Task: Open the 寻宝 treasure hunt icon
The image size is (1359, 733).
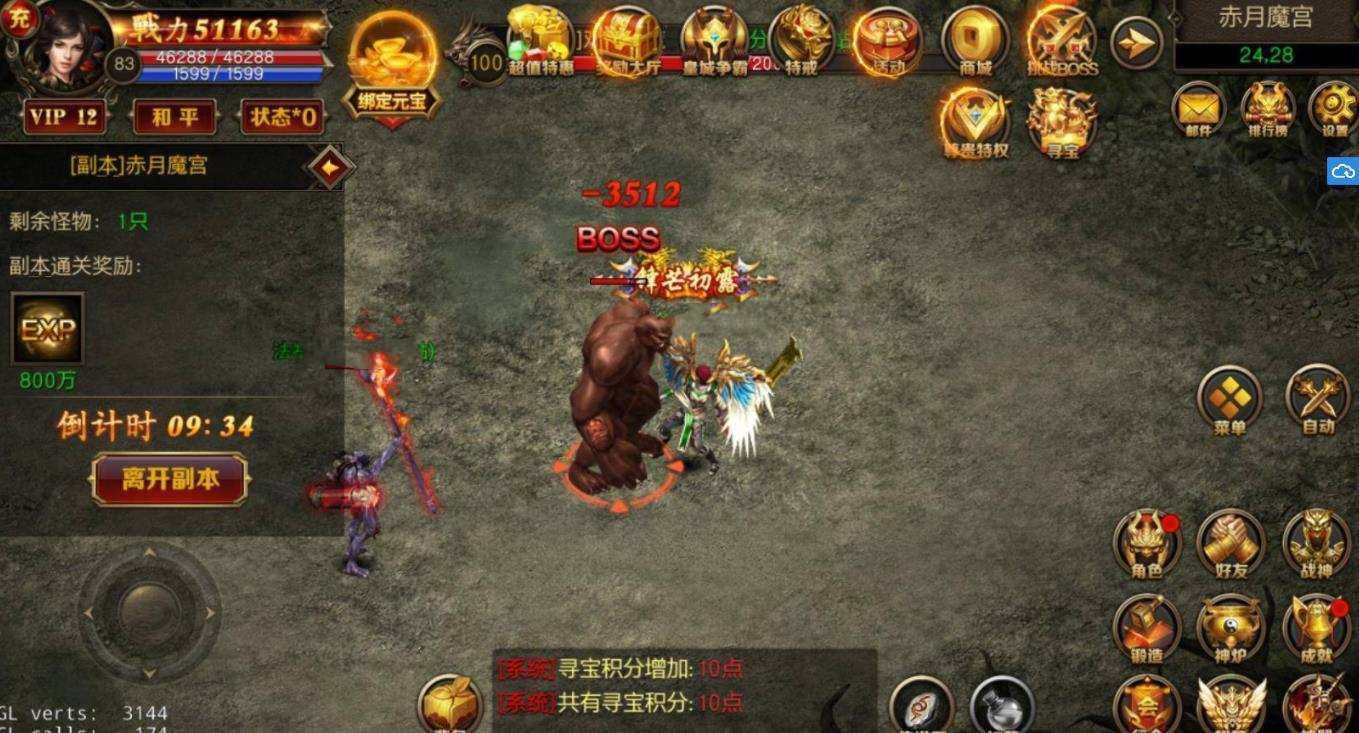Action: 1060,118
